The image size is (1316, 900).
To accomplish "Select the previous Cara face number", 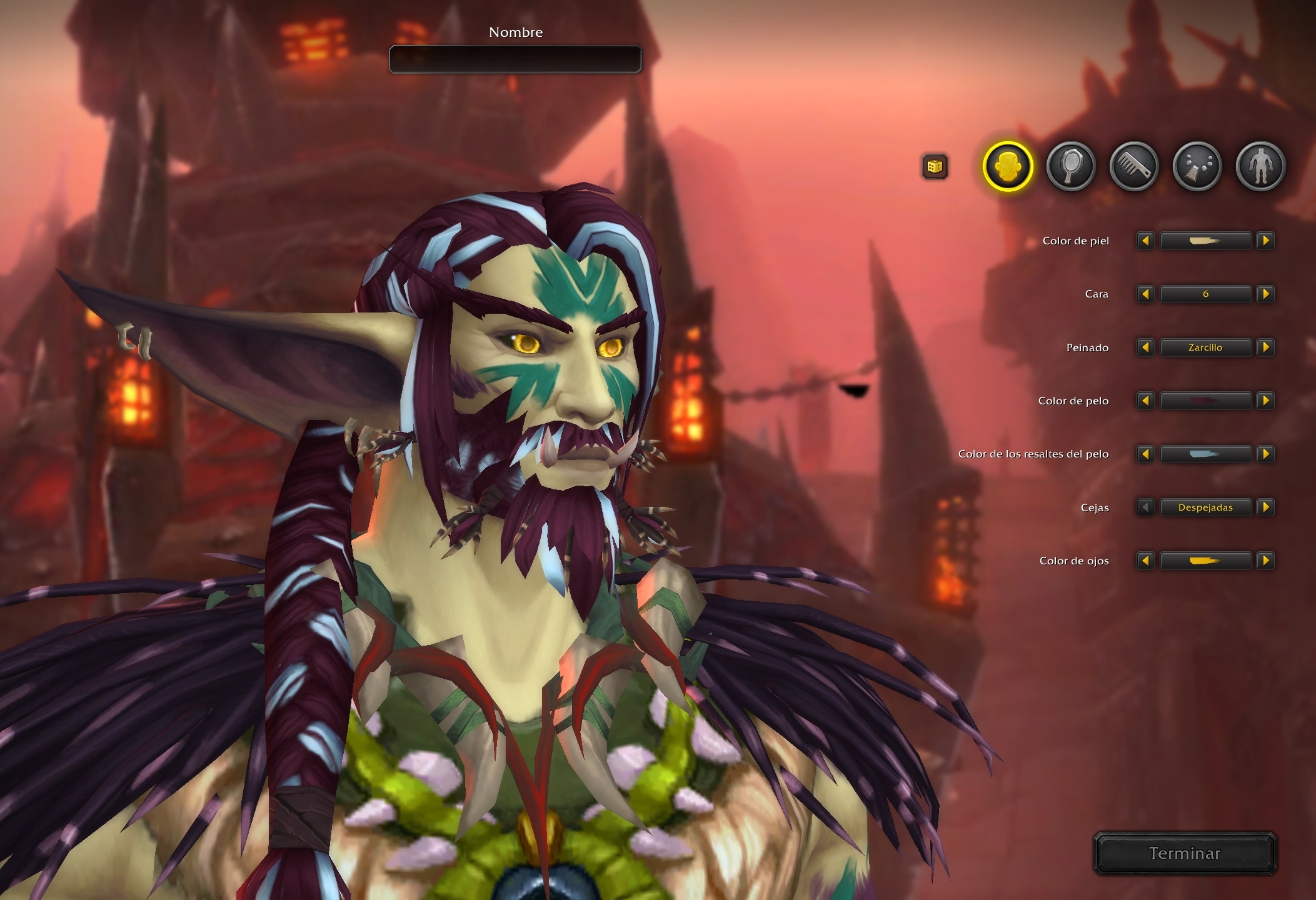I will point(1145,294).
